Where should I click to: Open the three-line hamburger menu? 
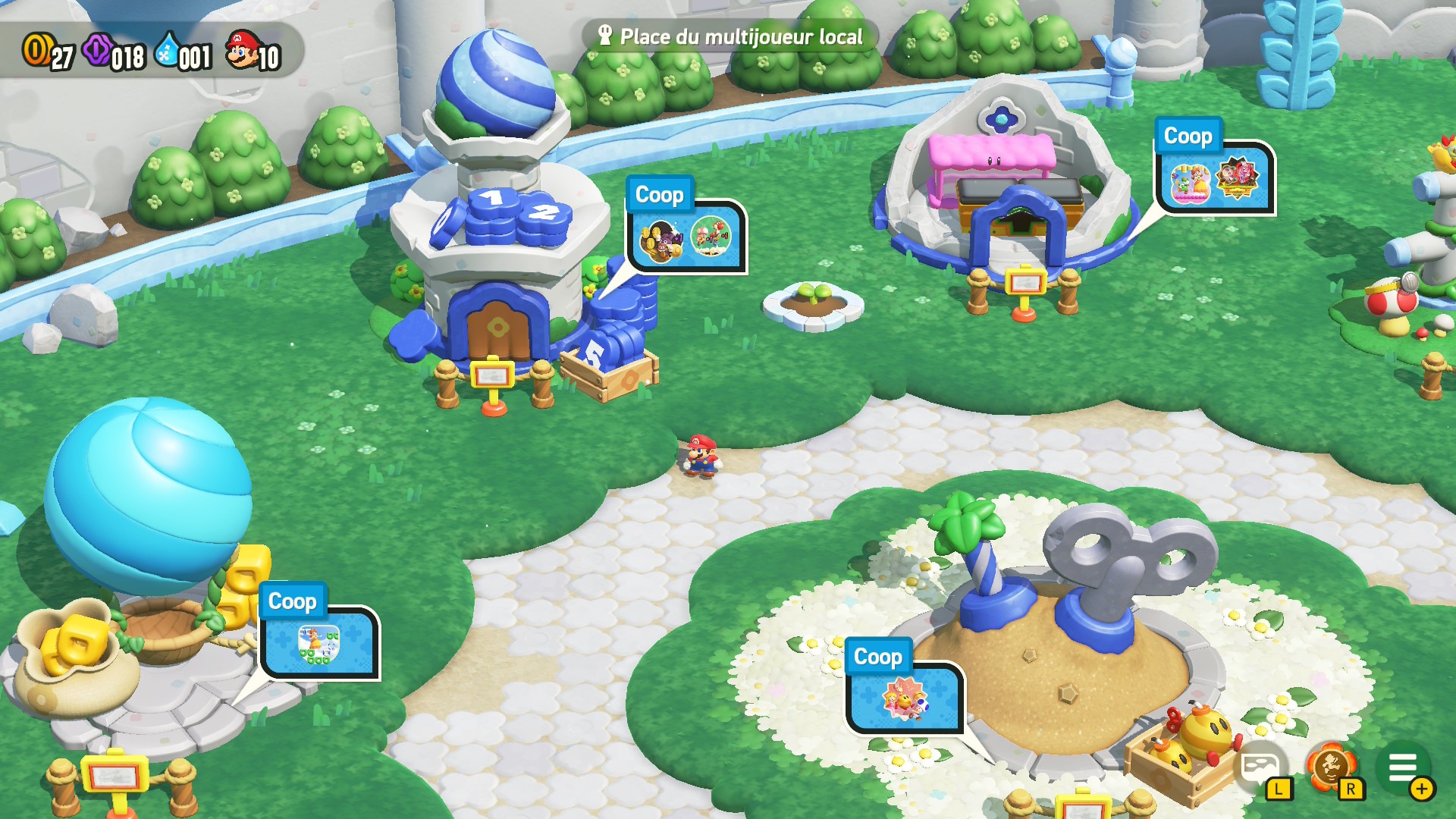pos(1403,769)
